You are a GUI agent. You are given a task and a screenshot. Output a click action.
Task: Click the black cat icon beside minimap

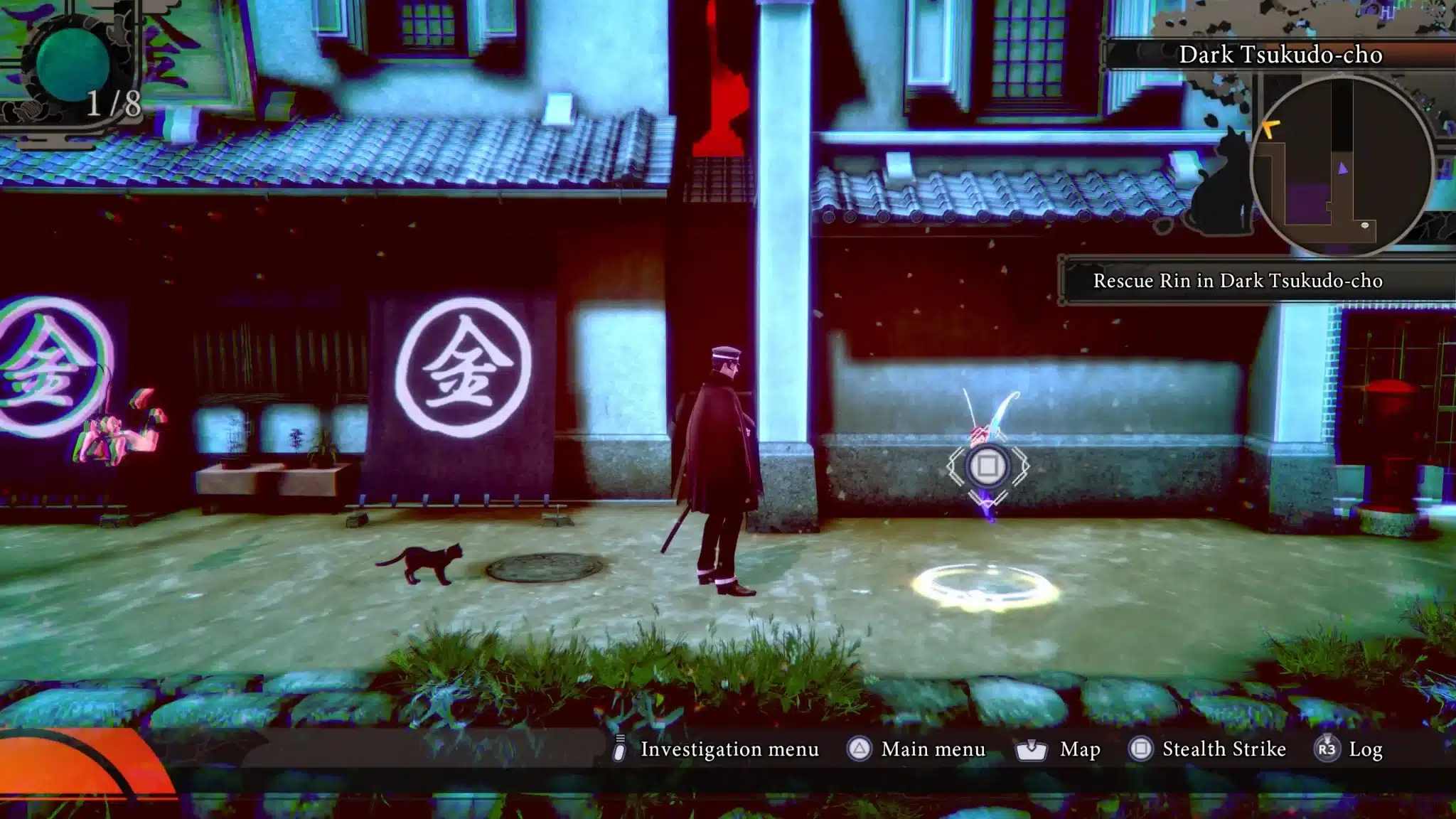click(1223, 186)
